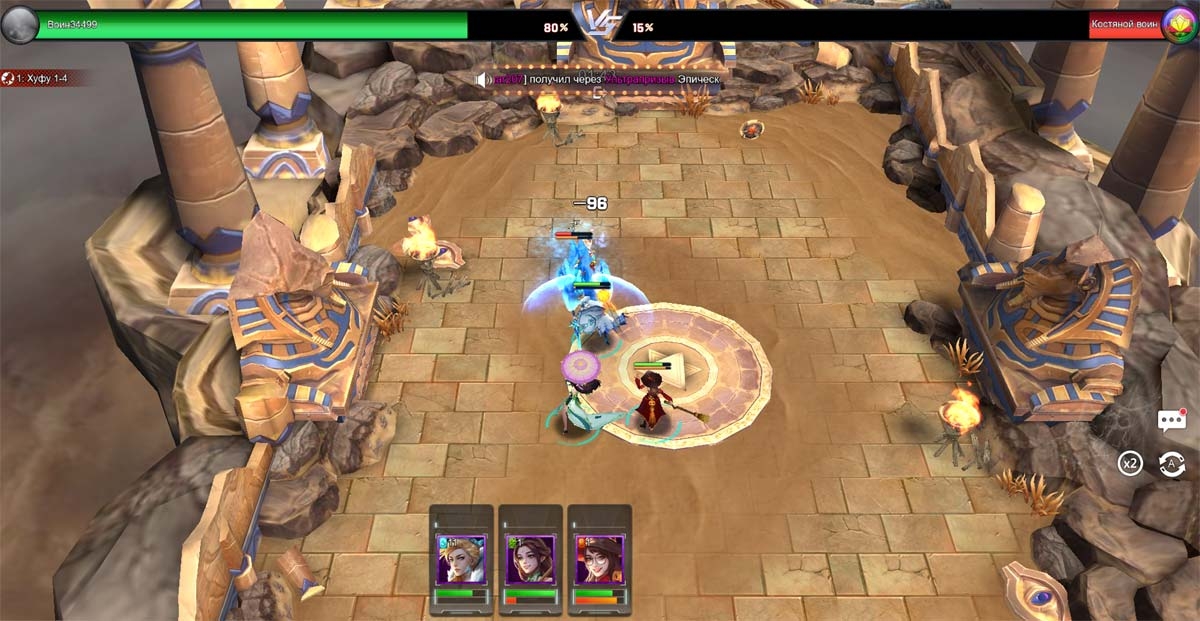Click the Костяной воин enemy avatar

[1180, 25]
